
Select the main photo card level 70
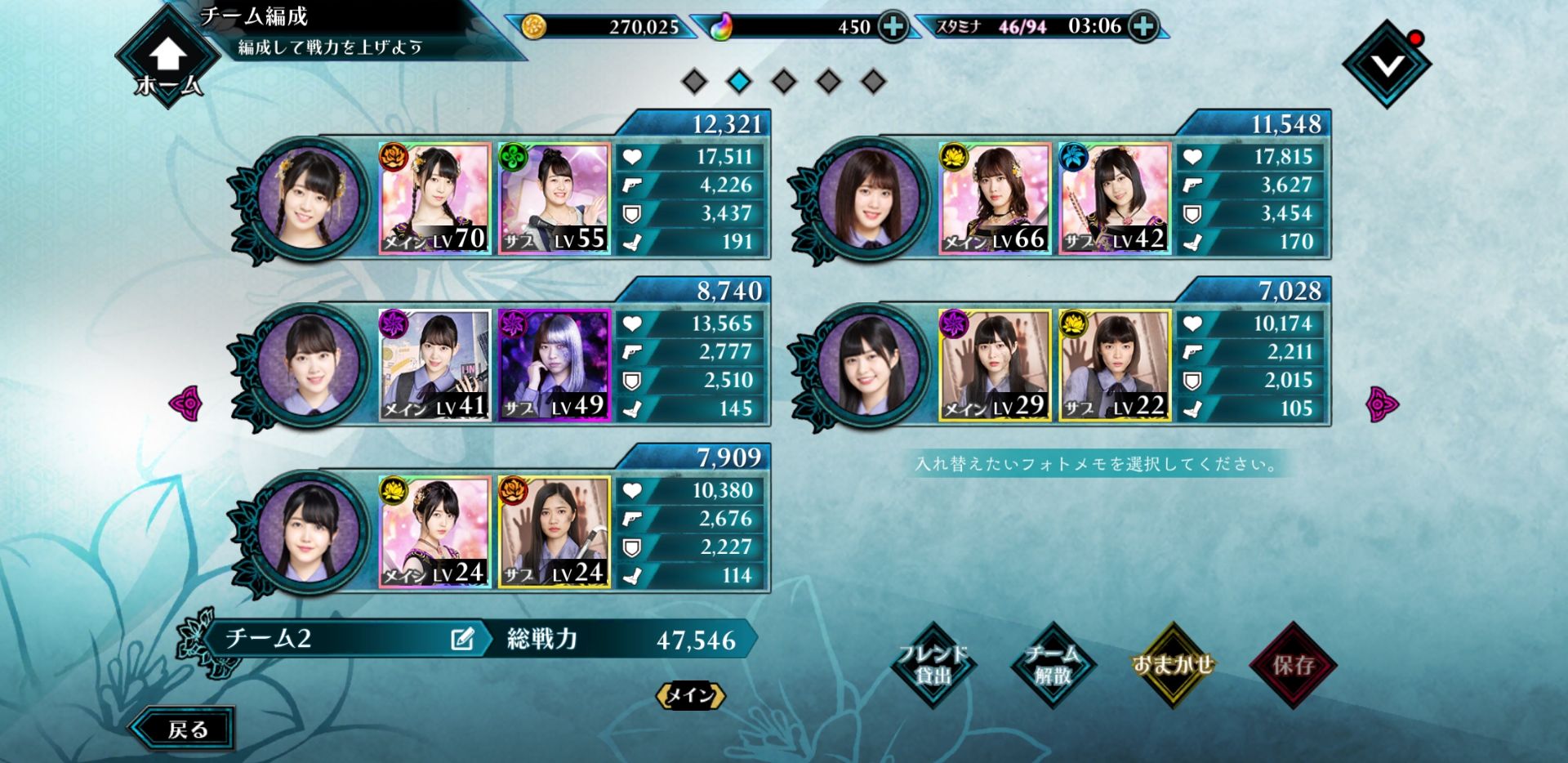point(434,199)
